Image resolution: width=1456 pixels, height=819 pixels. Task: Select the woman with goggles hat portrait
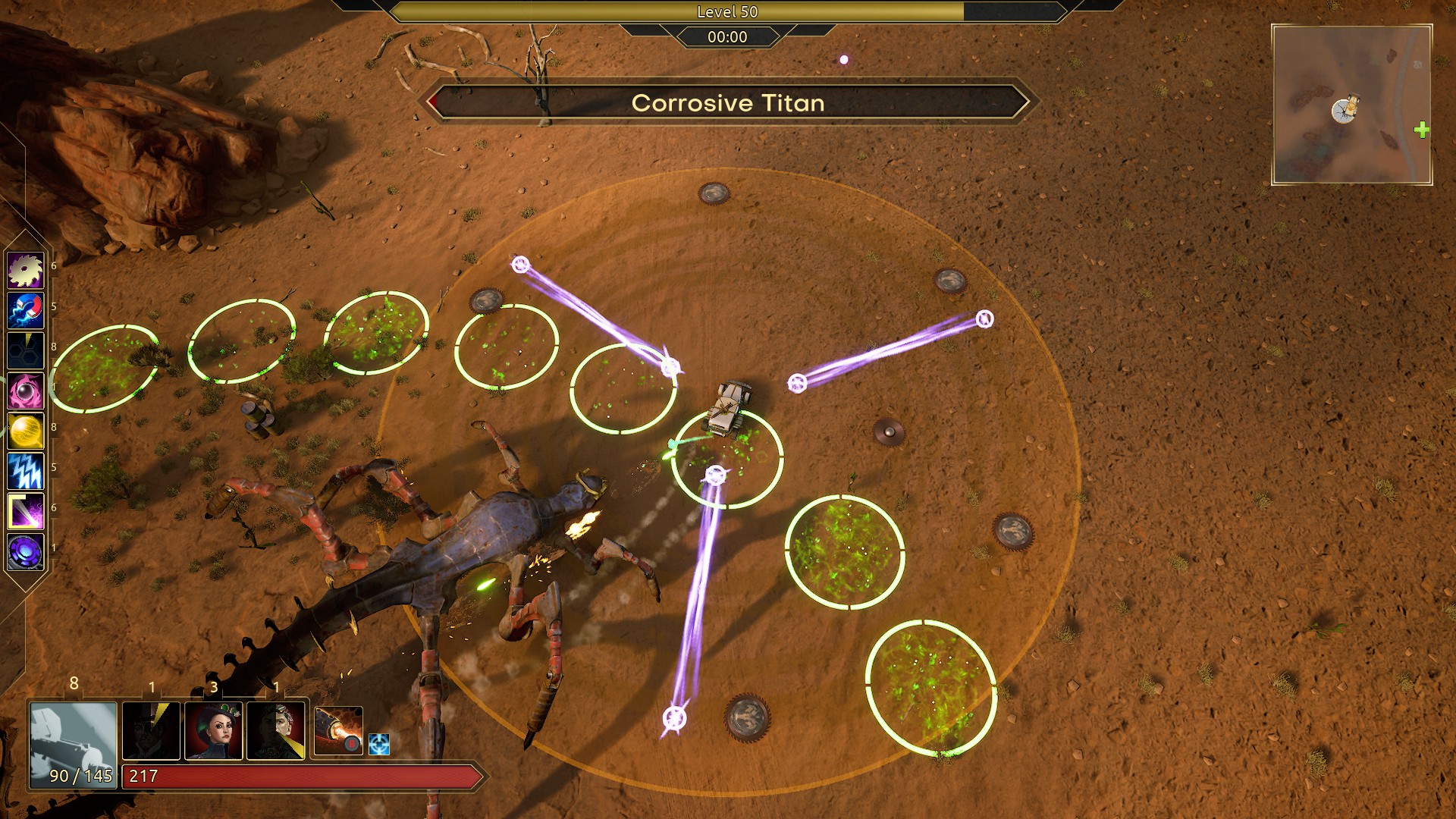pyautogui.click(x=214, y=730)
